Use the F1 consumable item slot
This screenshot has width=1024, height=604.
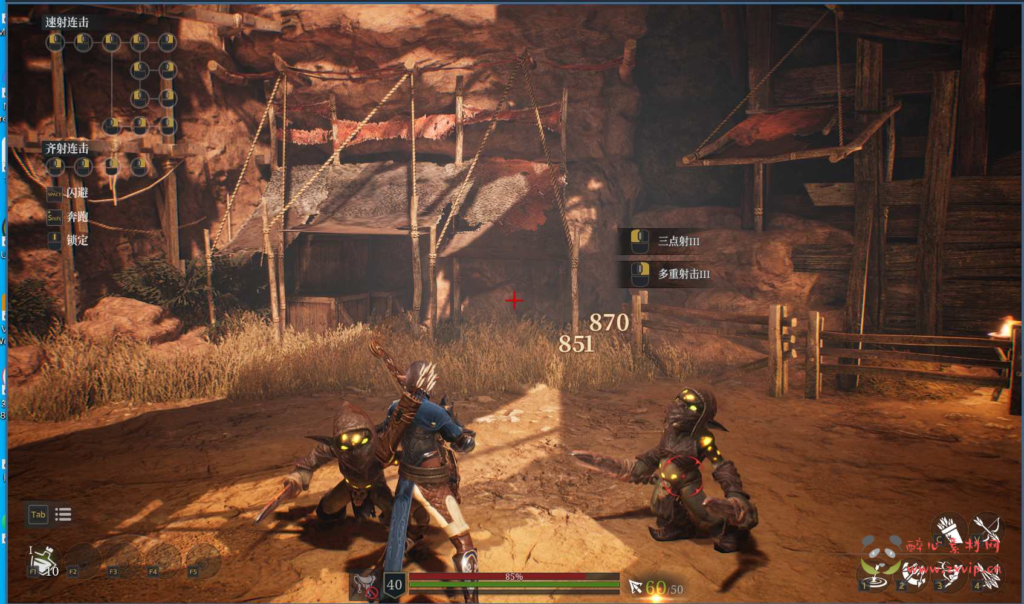pos(40,564)
